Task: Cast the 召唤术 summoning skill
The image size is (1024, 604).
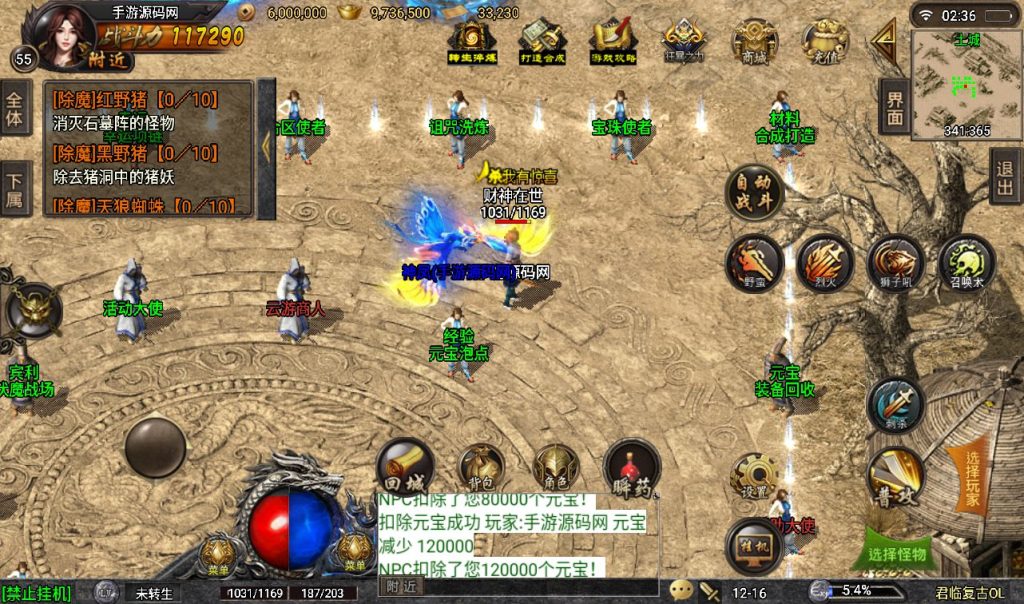Action: tap(966, 263)
